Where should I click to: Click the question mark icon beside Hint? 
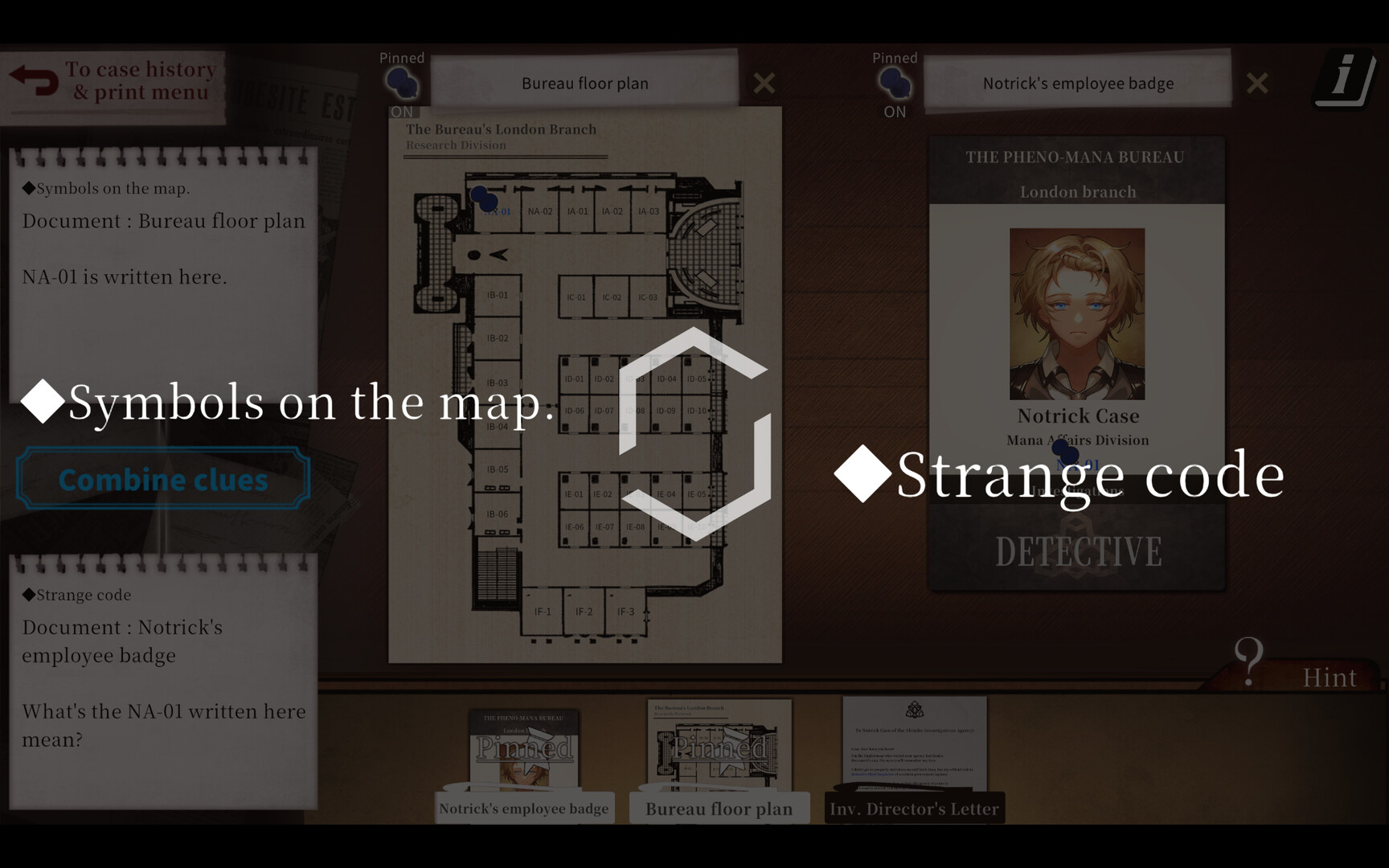coord(1248,661)
